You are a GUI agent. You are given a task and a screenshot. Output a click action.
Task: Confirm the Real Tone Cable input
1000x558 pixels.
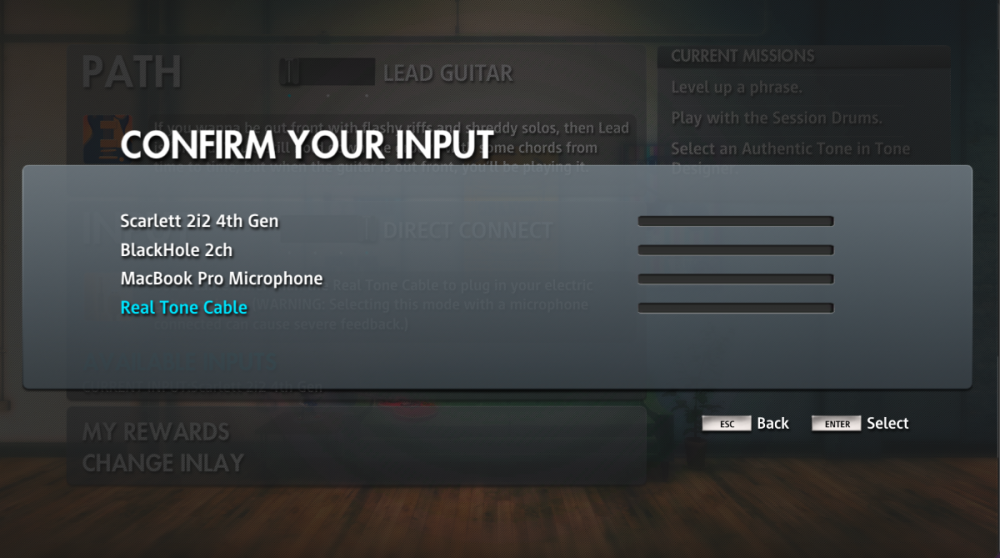tap(183, 308)
